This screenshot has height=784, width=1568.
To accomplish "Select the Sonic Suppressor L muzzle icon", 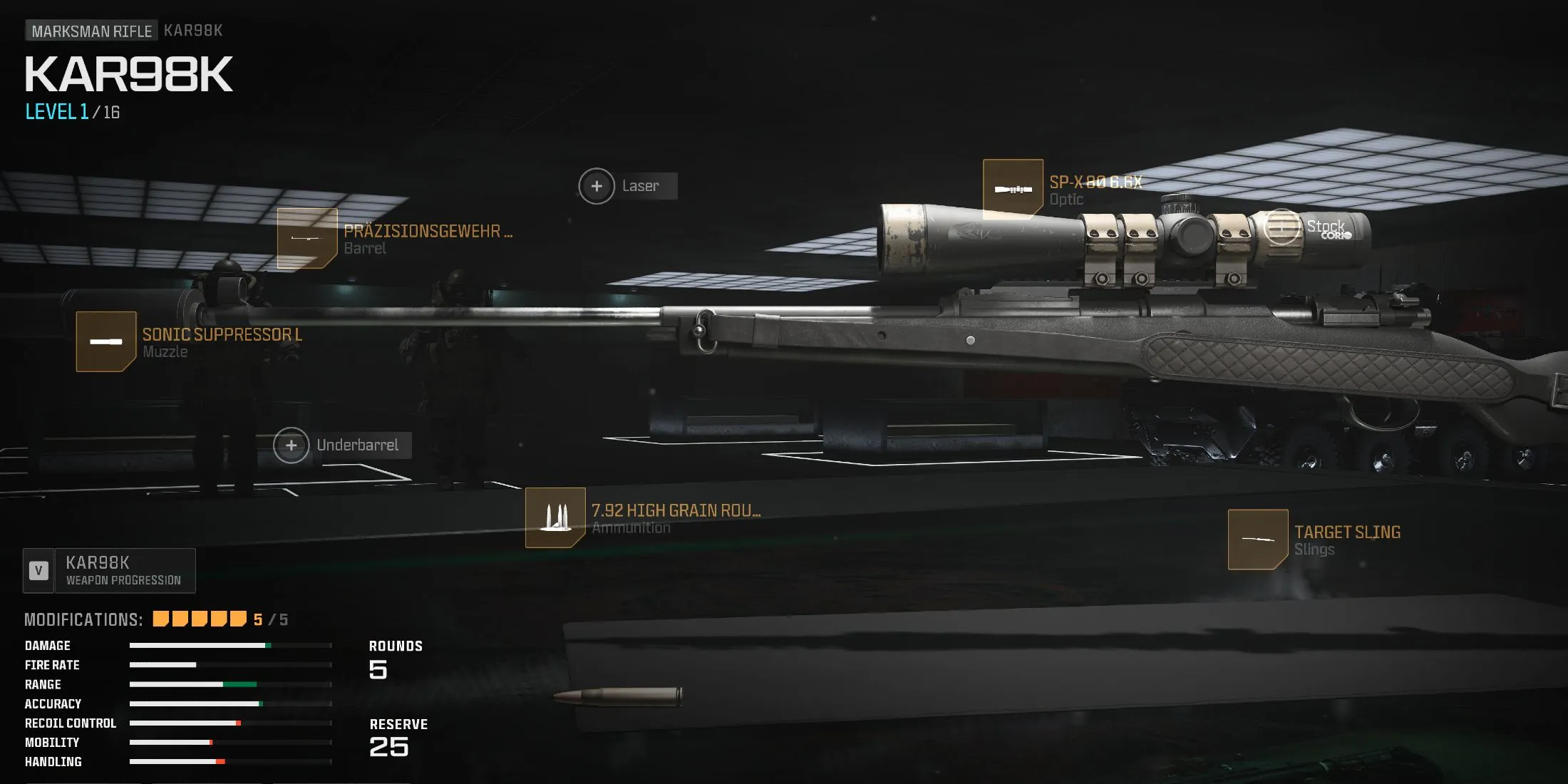I will pyautogui.click(x=105, y=340).
